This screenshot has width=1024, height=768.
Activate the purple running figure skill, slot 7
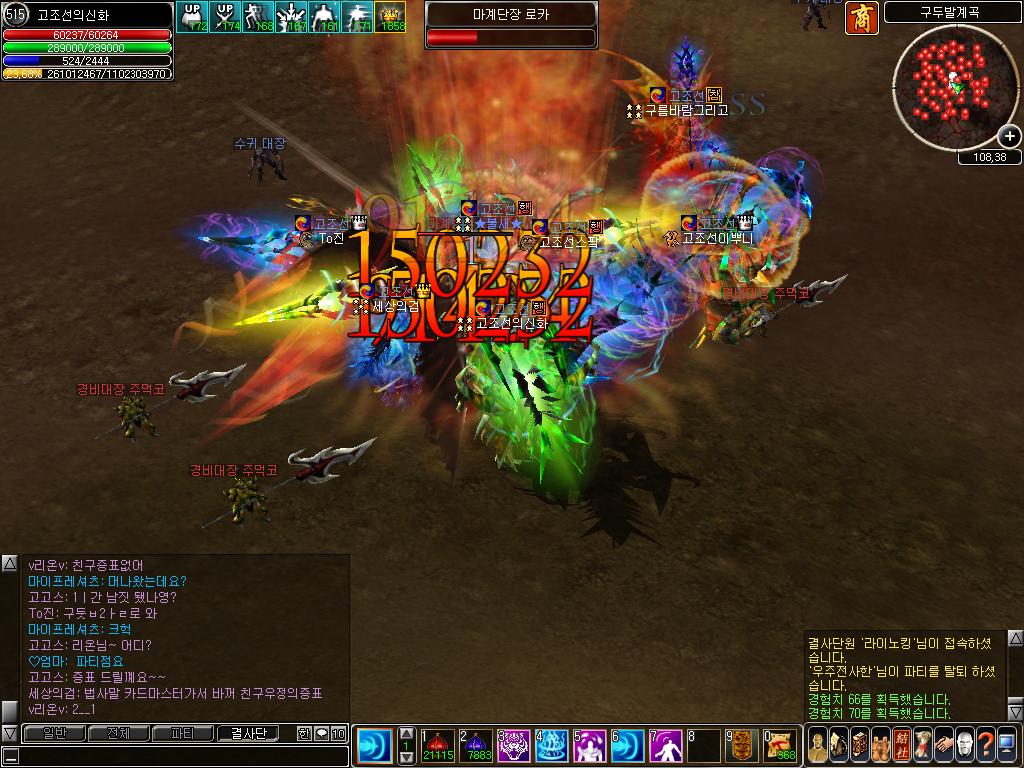665,745
